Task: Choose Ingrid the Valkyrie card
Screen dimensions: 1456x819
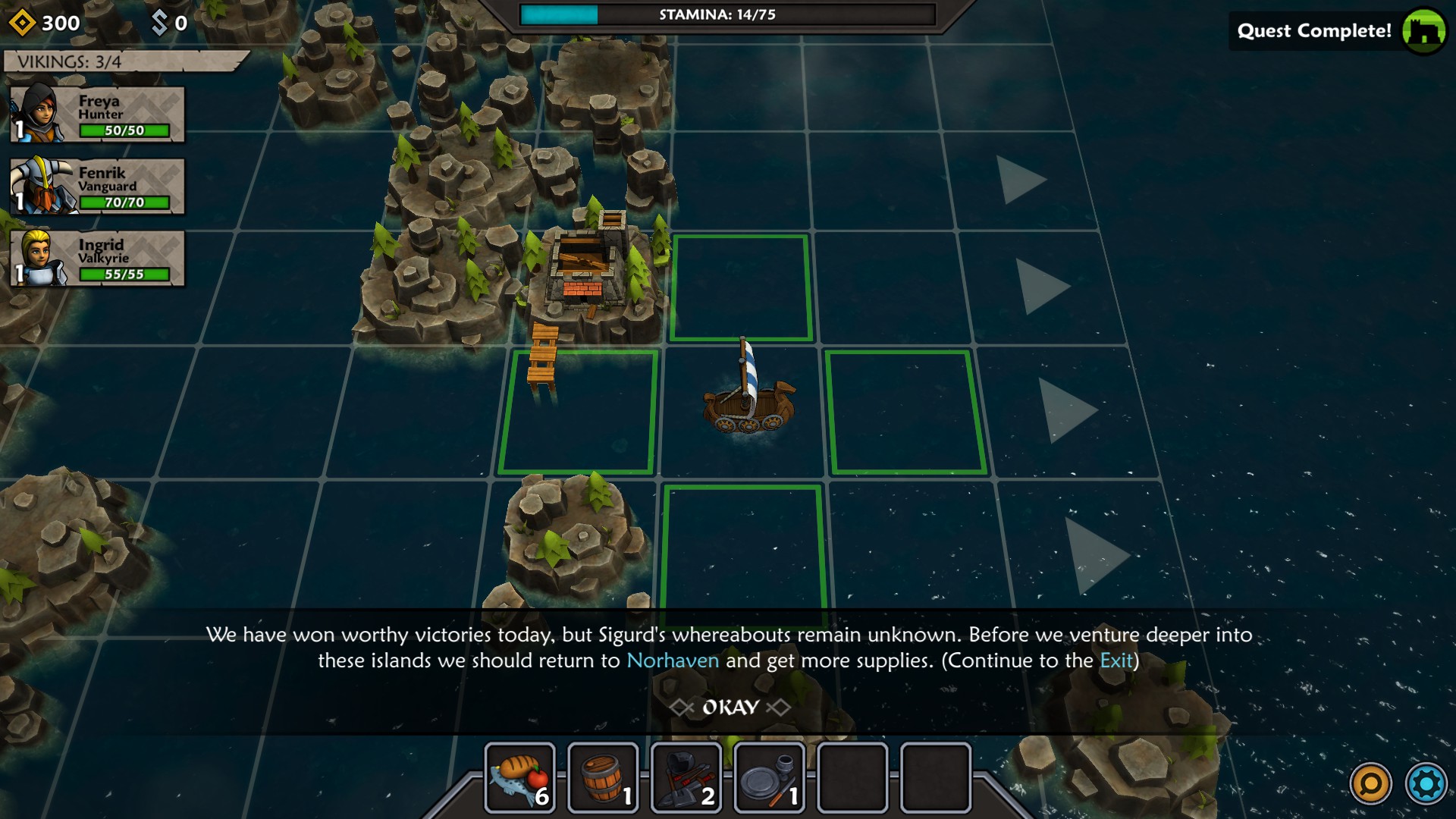Action: [98, 259]
